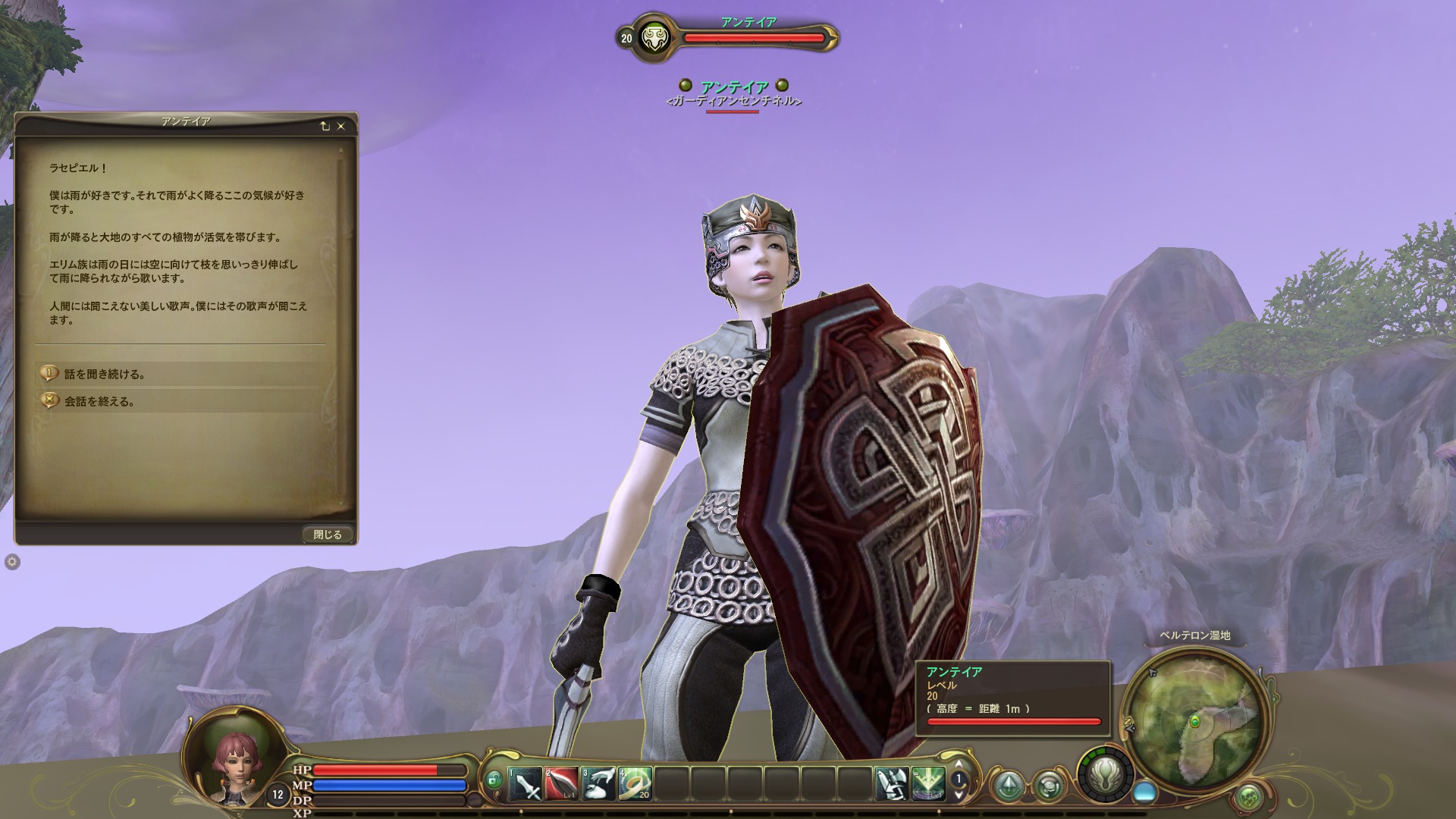Activate the armored knight skill icon

pos(892,784)
